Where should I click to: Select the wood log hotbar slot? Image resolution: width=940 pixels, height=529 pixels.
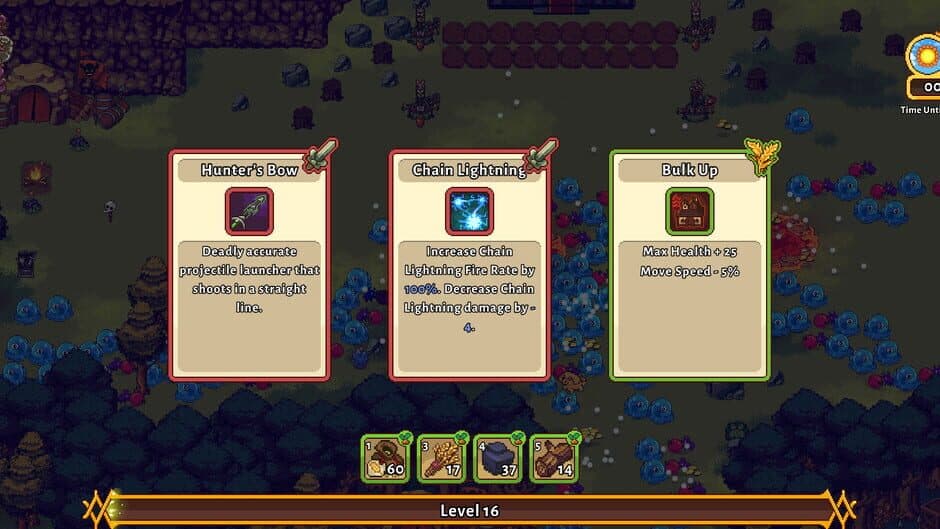553,456
